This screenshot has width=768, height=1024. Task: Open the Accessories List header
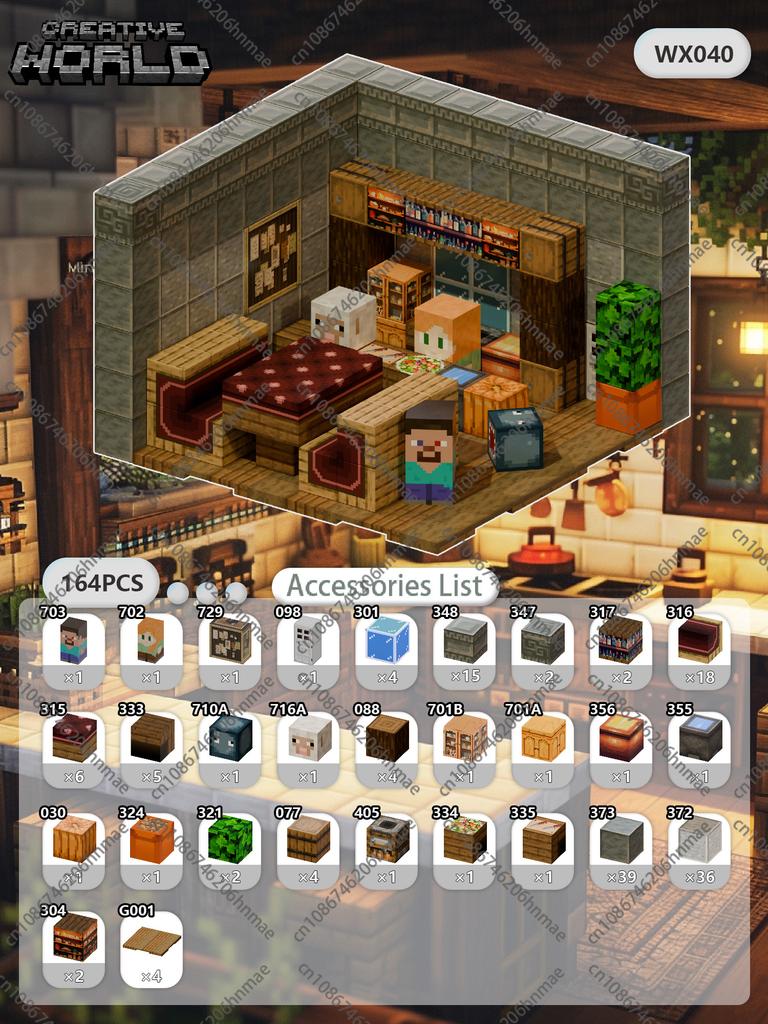point(385,585)
